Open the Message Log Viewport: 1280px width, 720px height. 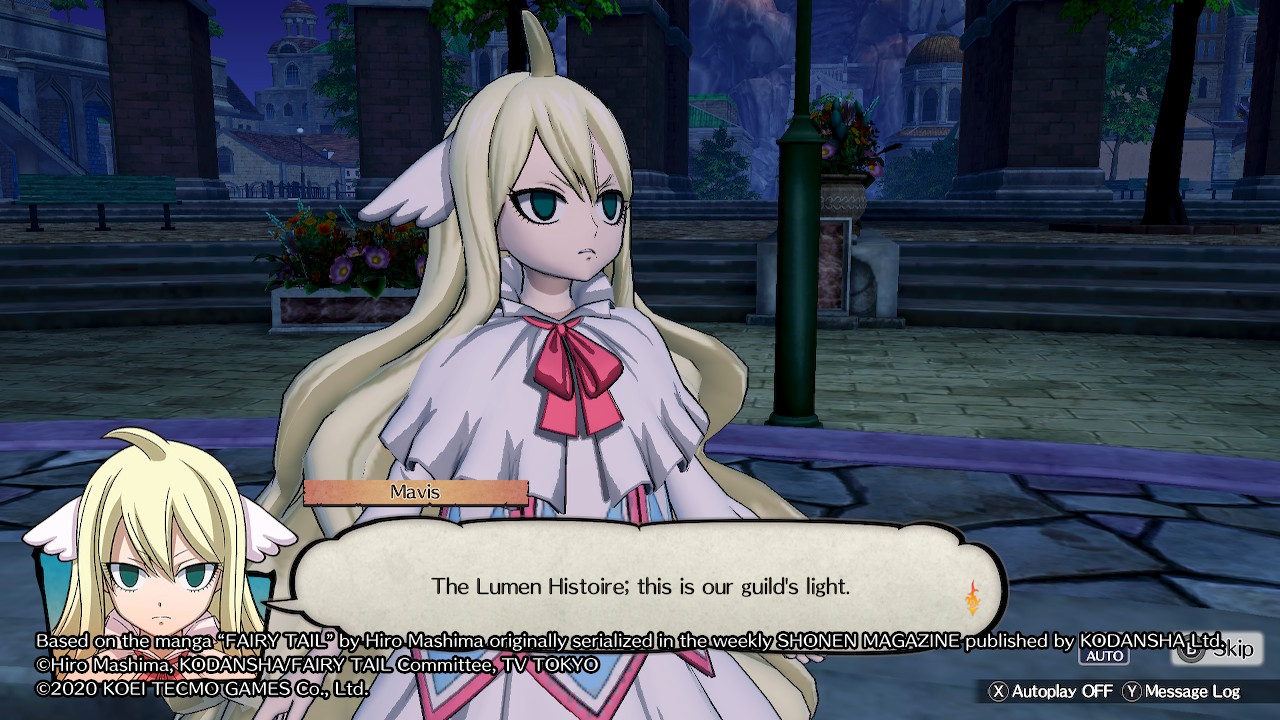point(1182,691)
